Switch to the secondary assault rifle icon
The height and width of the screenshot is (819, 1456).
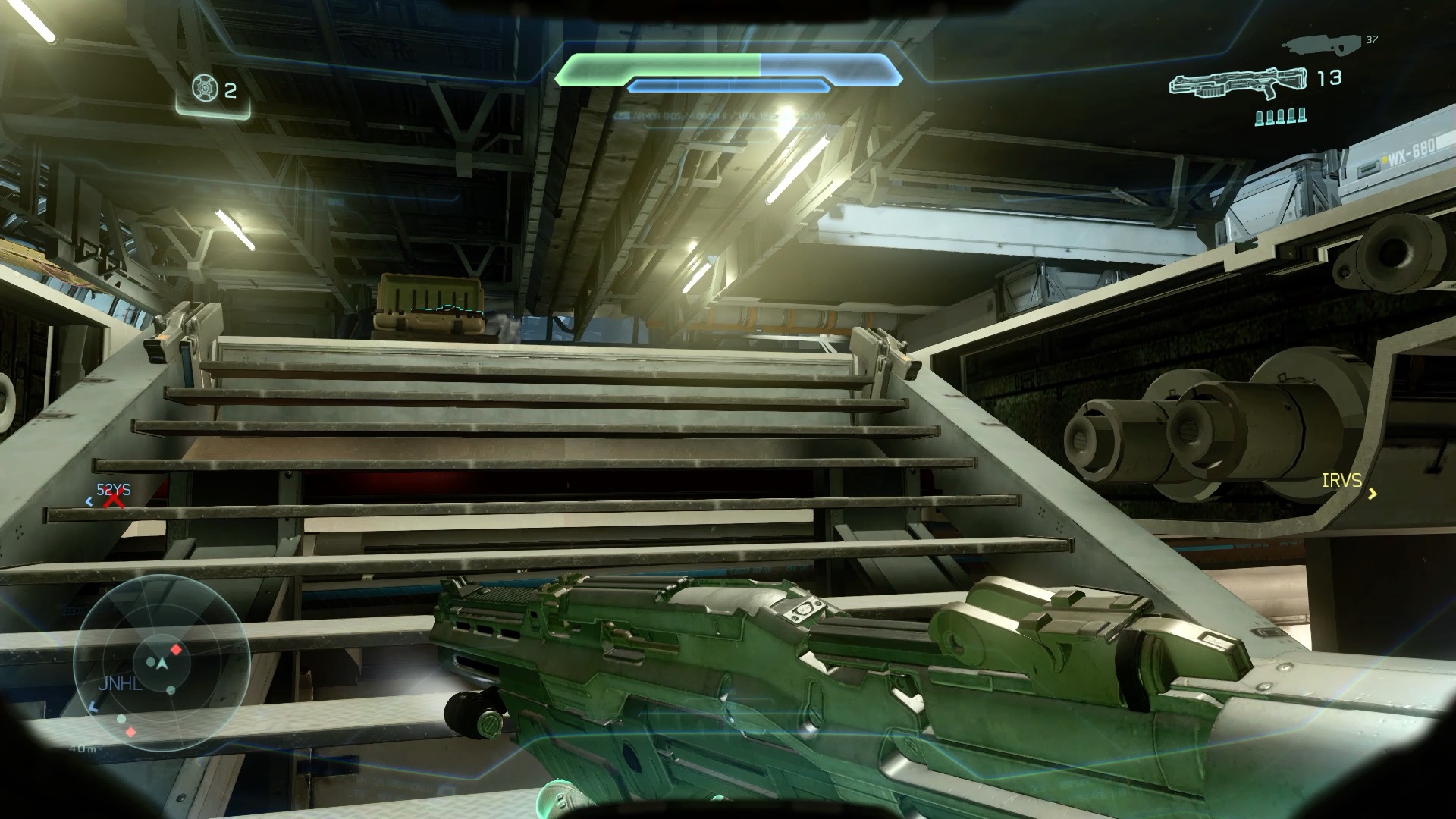point(1319,45)
